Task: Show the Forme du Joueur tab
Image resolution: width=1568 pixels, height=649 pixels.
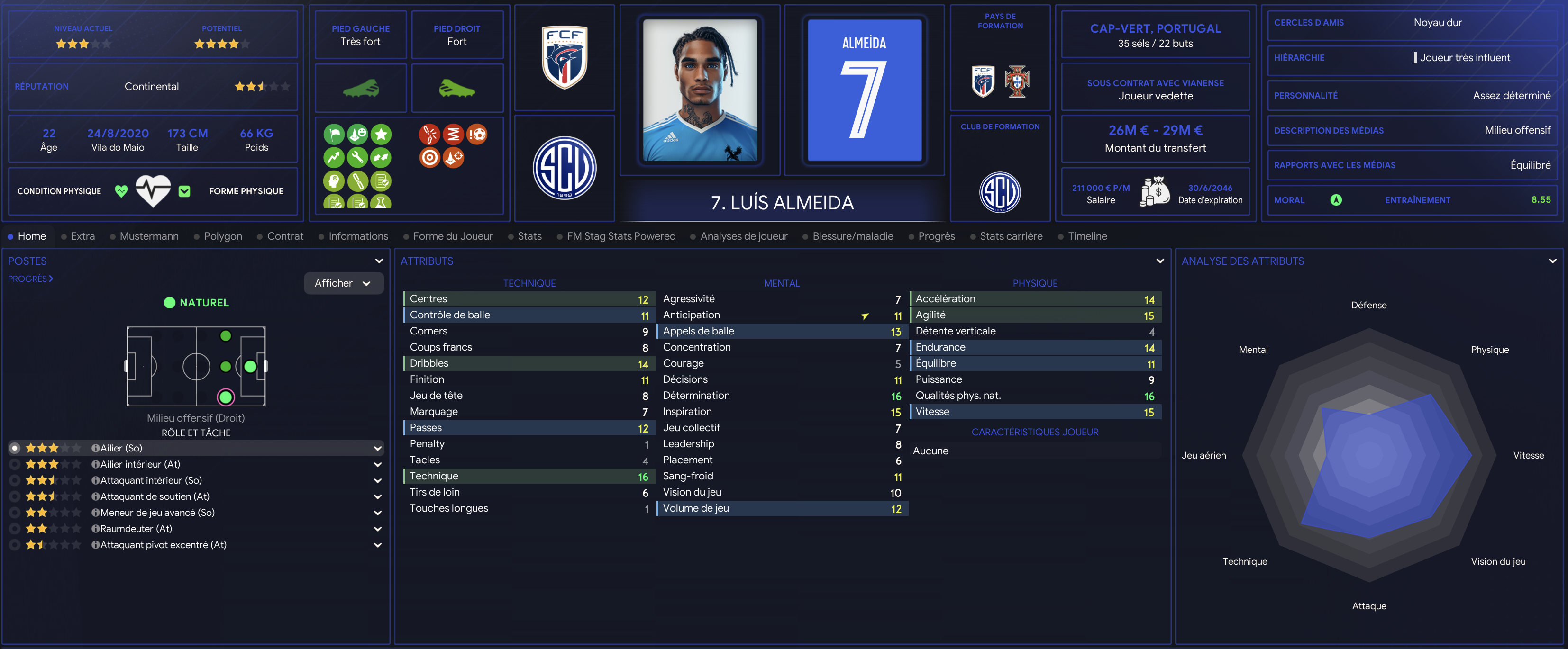Action: [452, 236]
